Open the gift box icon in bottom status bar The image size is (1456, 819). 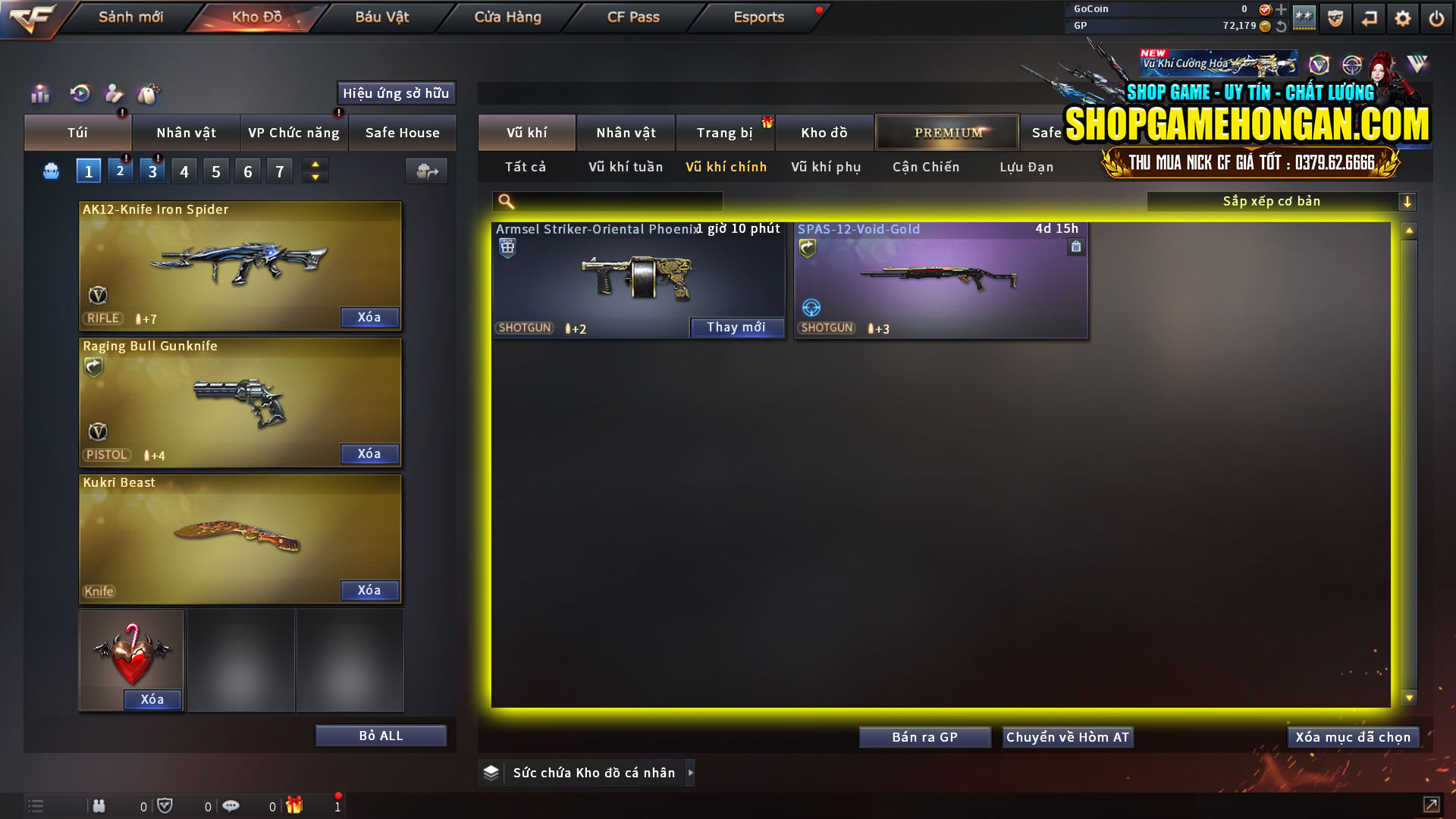coord(295,805)
